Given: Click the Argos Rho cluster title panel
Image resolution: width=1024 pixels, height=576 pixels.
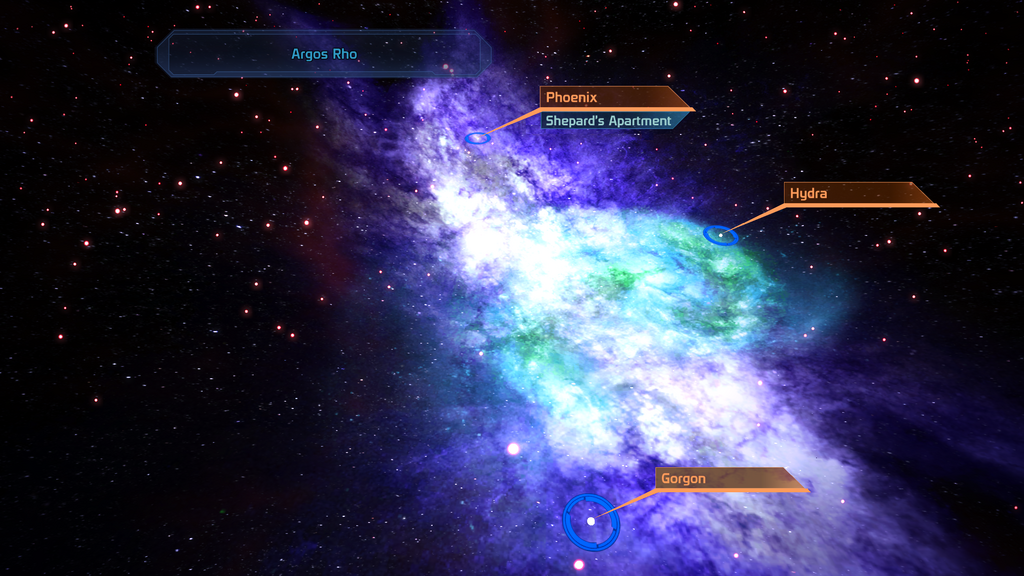Looking at the screenshot, I should [324, 54].
